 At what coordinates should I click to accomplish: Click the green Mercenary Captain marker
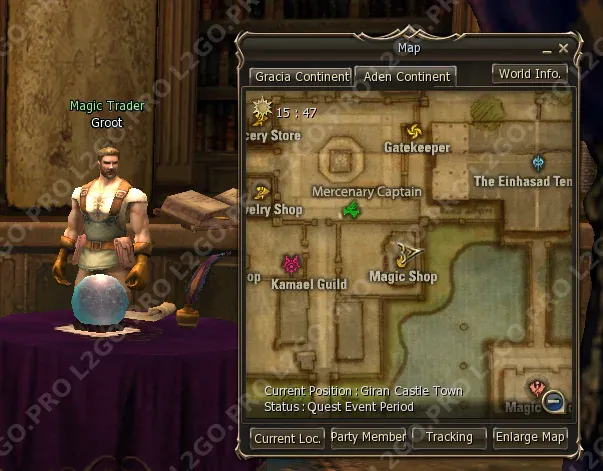pyautogui.click(x=351, y=209)
